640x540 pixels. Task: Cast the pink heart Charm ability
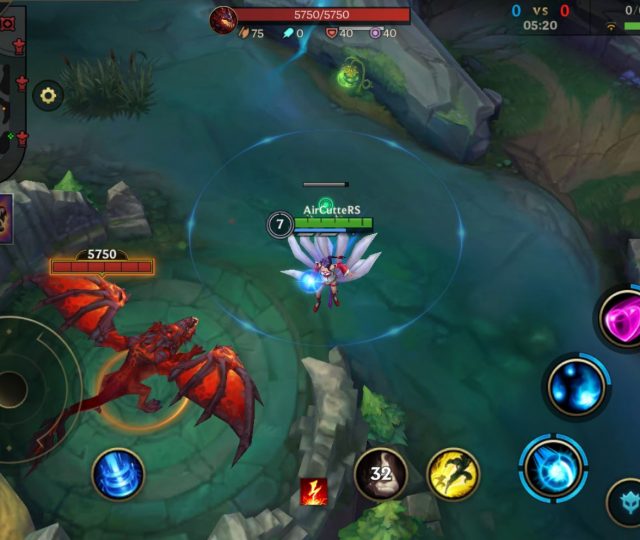coord(623,319)
